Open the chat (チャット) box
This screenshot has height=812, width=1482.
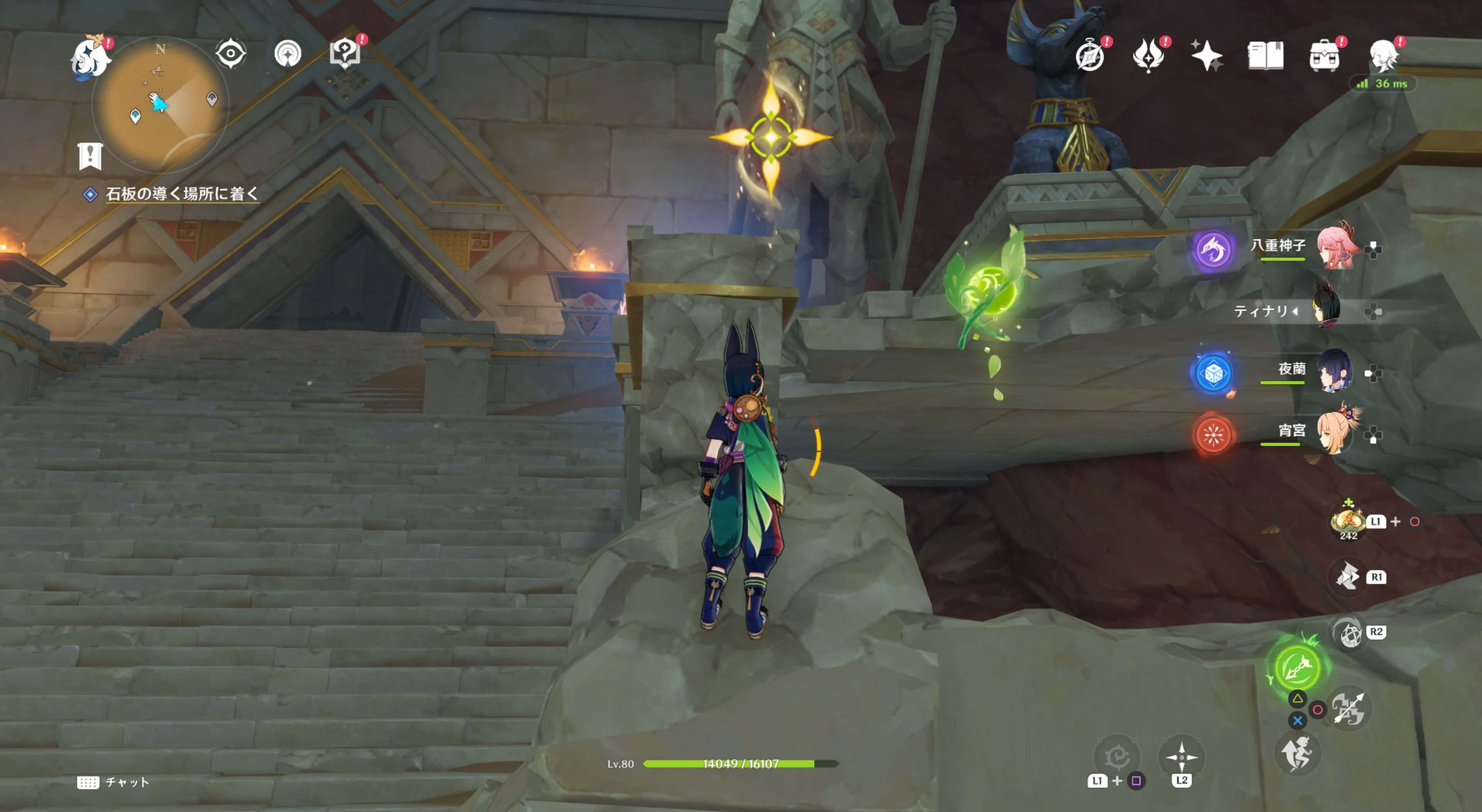tap(114, 782)
